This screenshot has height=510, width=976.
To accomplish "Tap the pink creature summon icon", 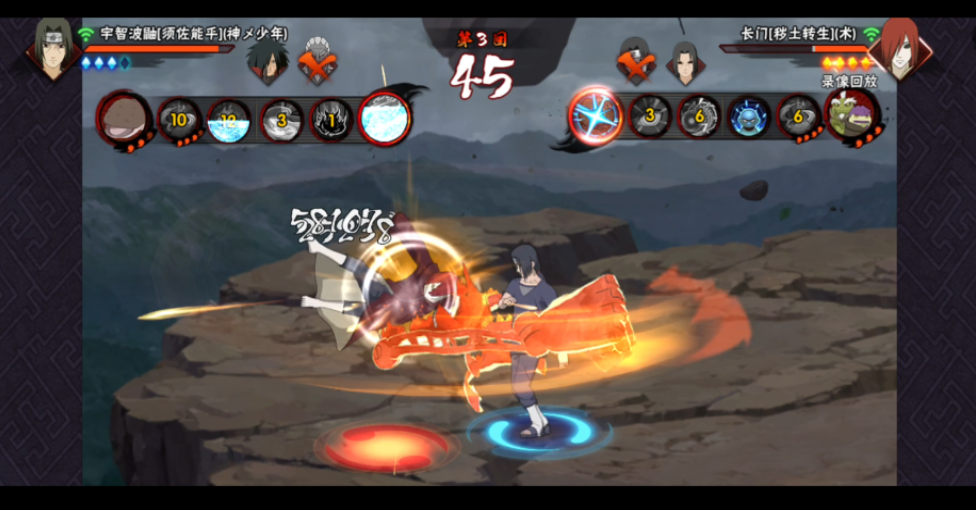I will click(124, 119).
